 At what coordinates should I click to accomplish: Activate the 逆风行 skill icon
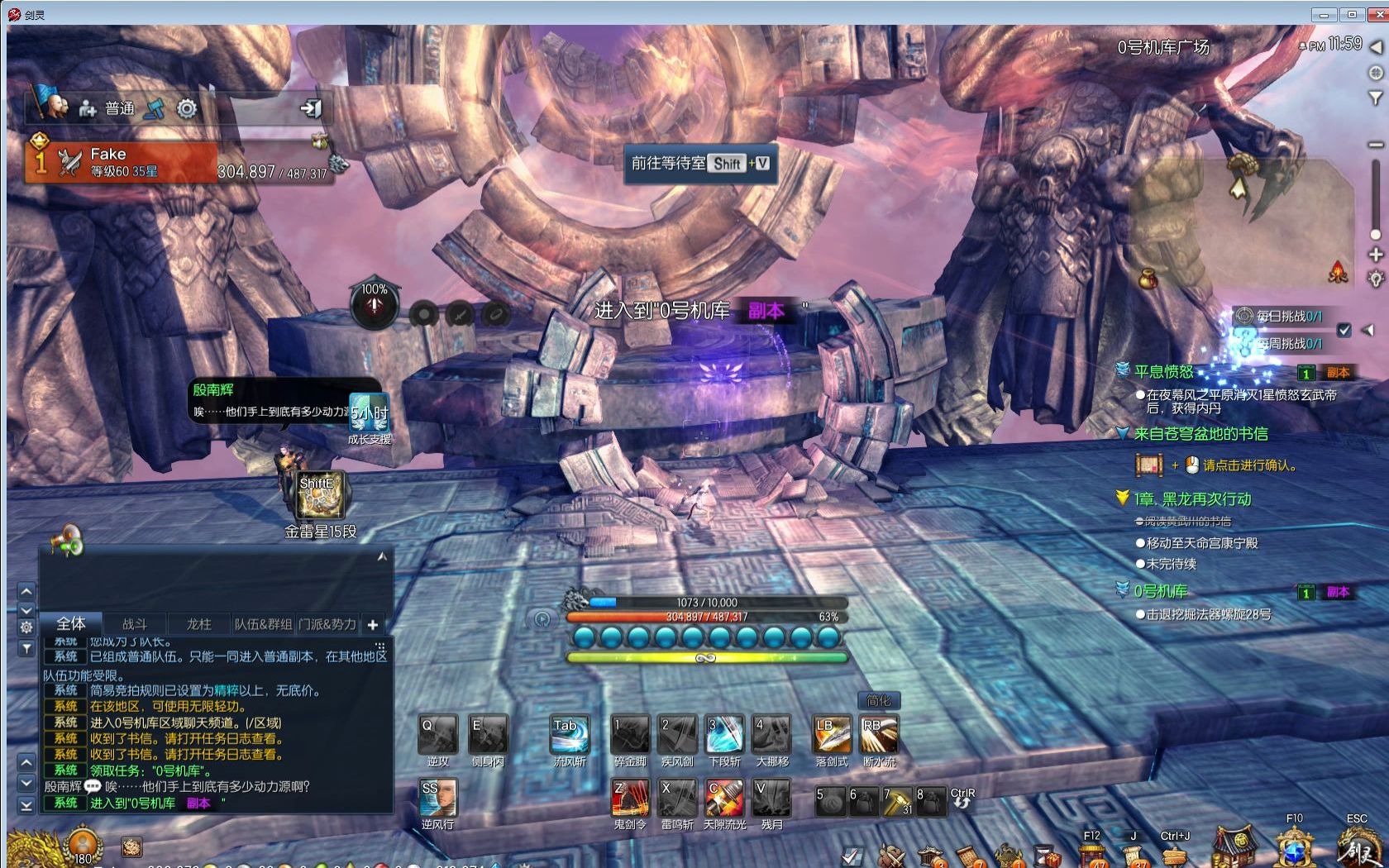(437, 797)
